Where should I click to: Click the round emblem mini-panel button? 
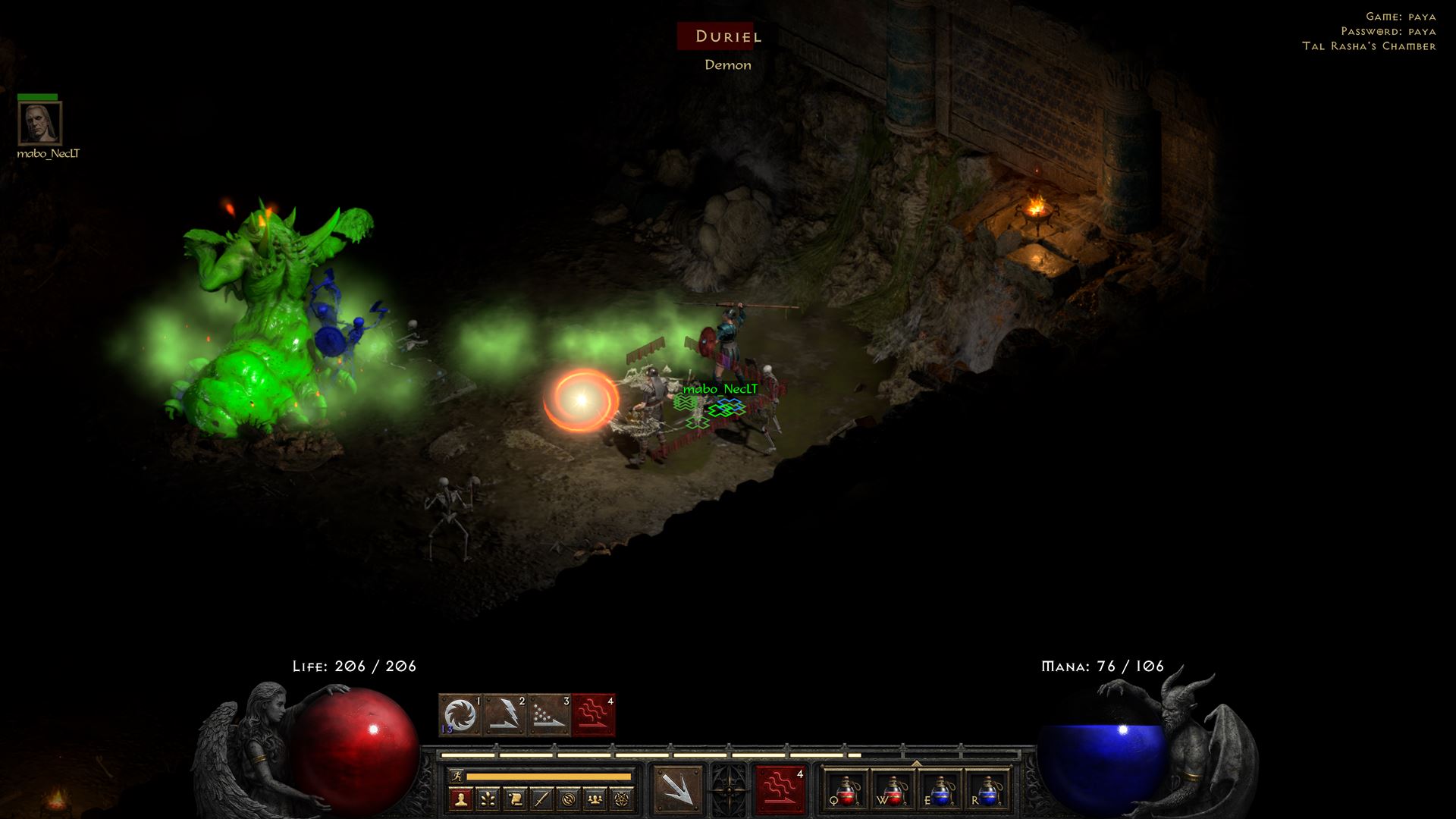(569, 799)
